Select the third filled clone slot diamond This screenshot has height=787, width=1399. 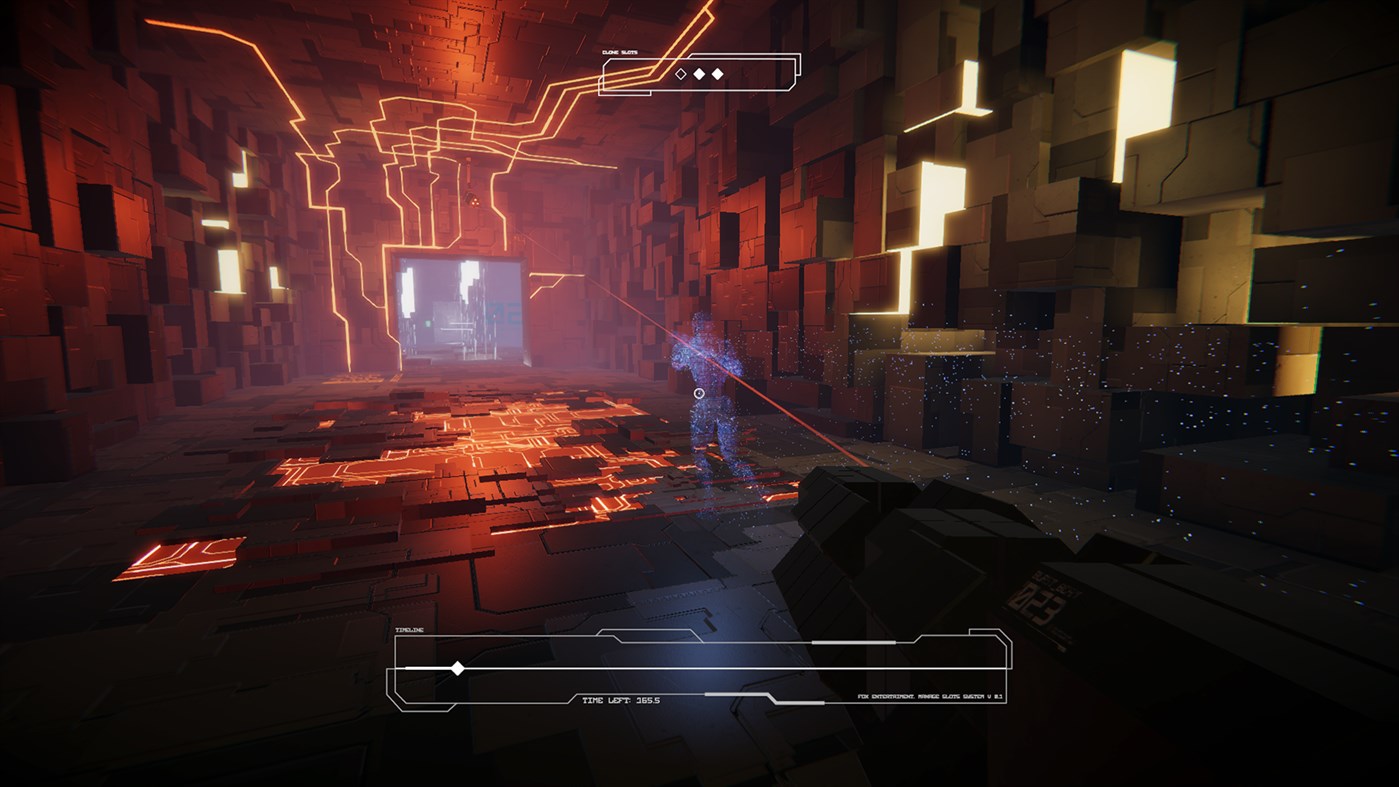click(x=717, y=73)
